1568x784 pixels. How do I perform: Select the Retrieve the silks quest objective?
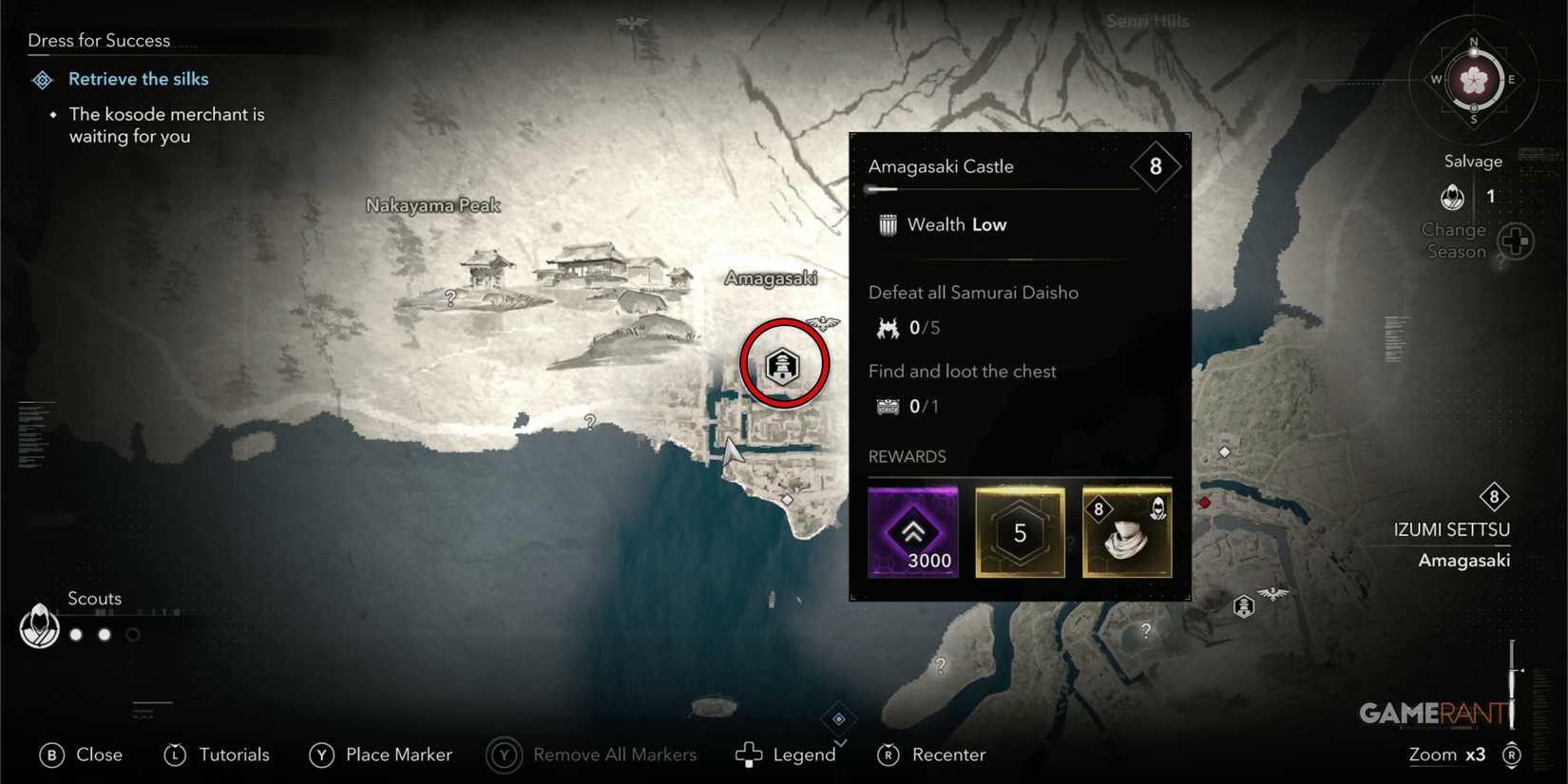pos(138,79)
